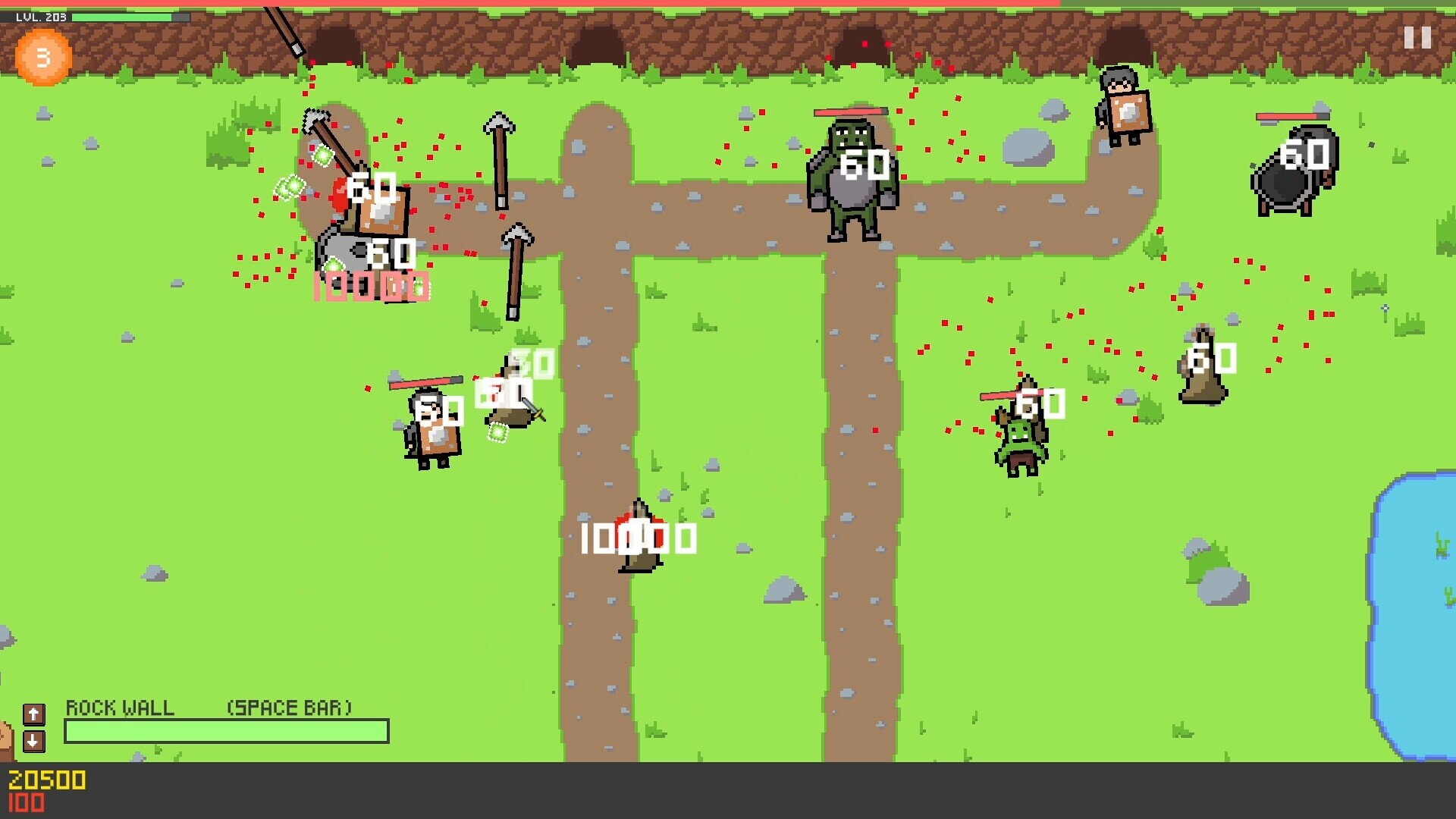
Task: Click the orange coin with number 3
Action: (x=43, y=57)
